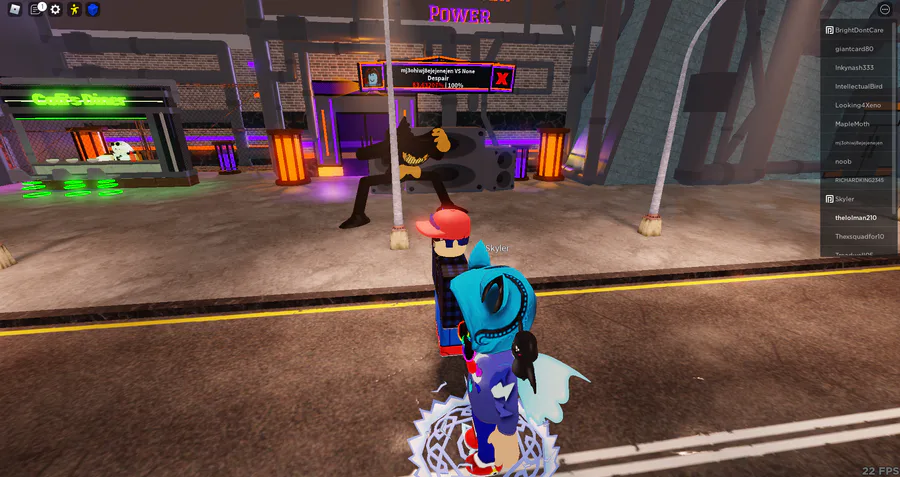Open the chat window icon
The height and width of the screenshot is (477, 900).
click(36, 9)
